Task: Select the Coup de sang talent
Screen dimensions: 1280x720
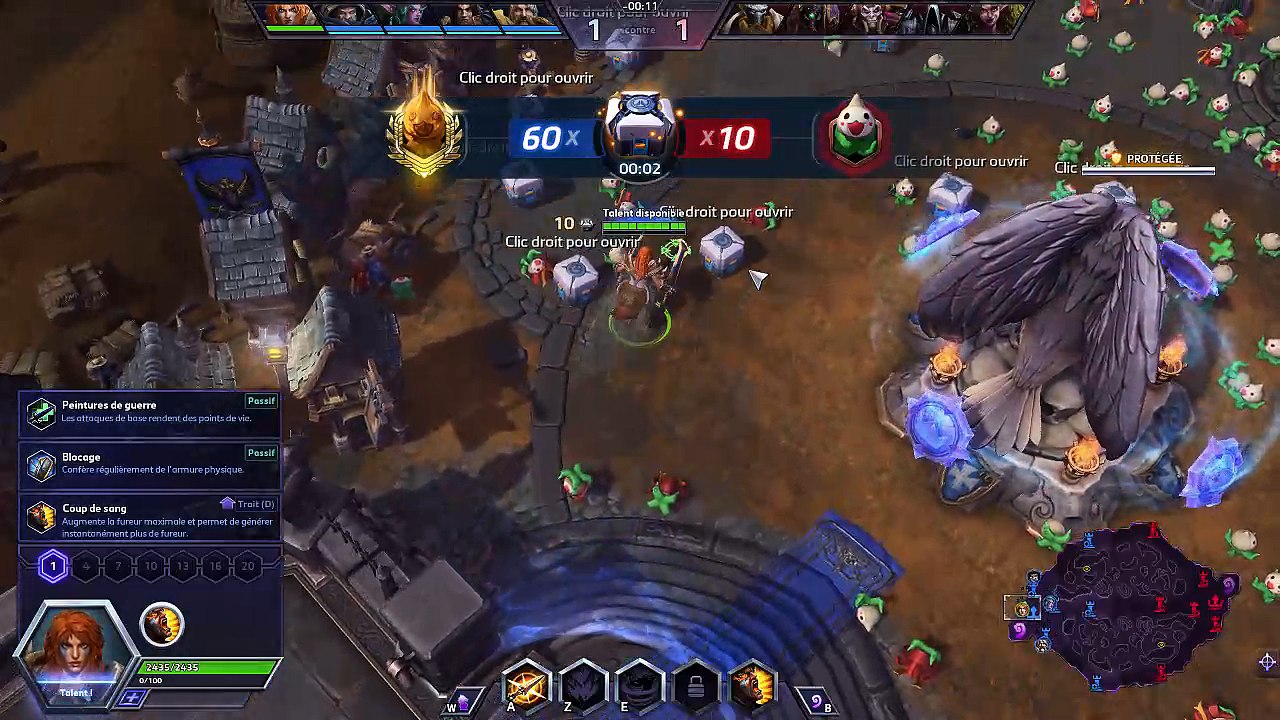Action: click(x=150, y=515)
